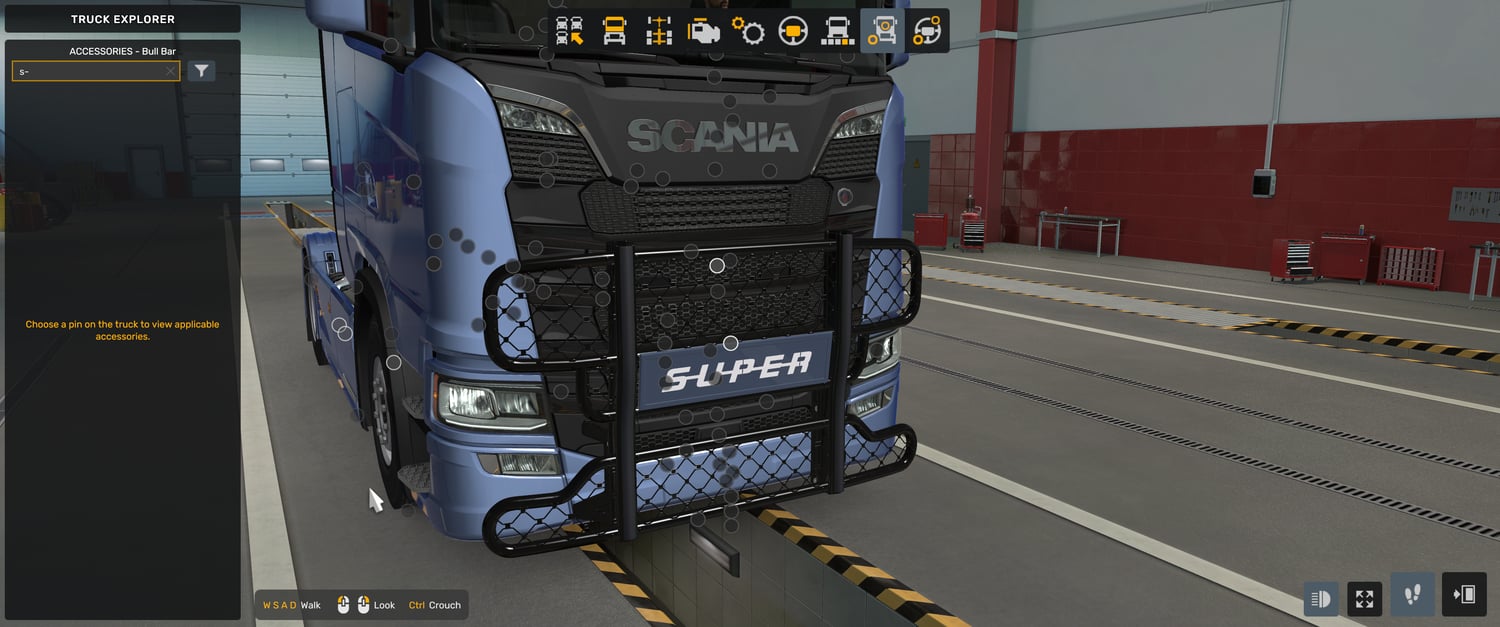Open the steering wheel interior category
1500x627 pixels.
[x=793, y=31]
